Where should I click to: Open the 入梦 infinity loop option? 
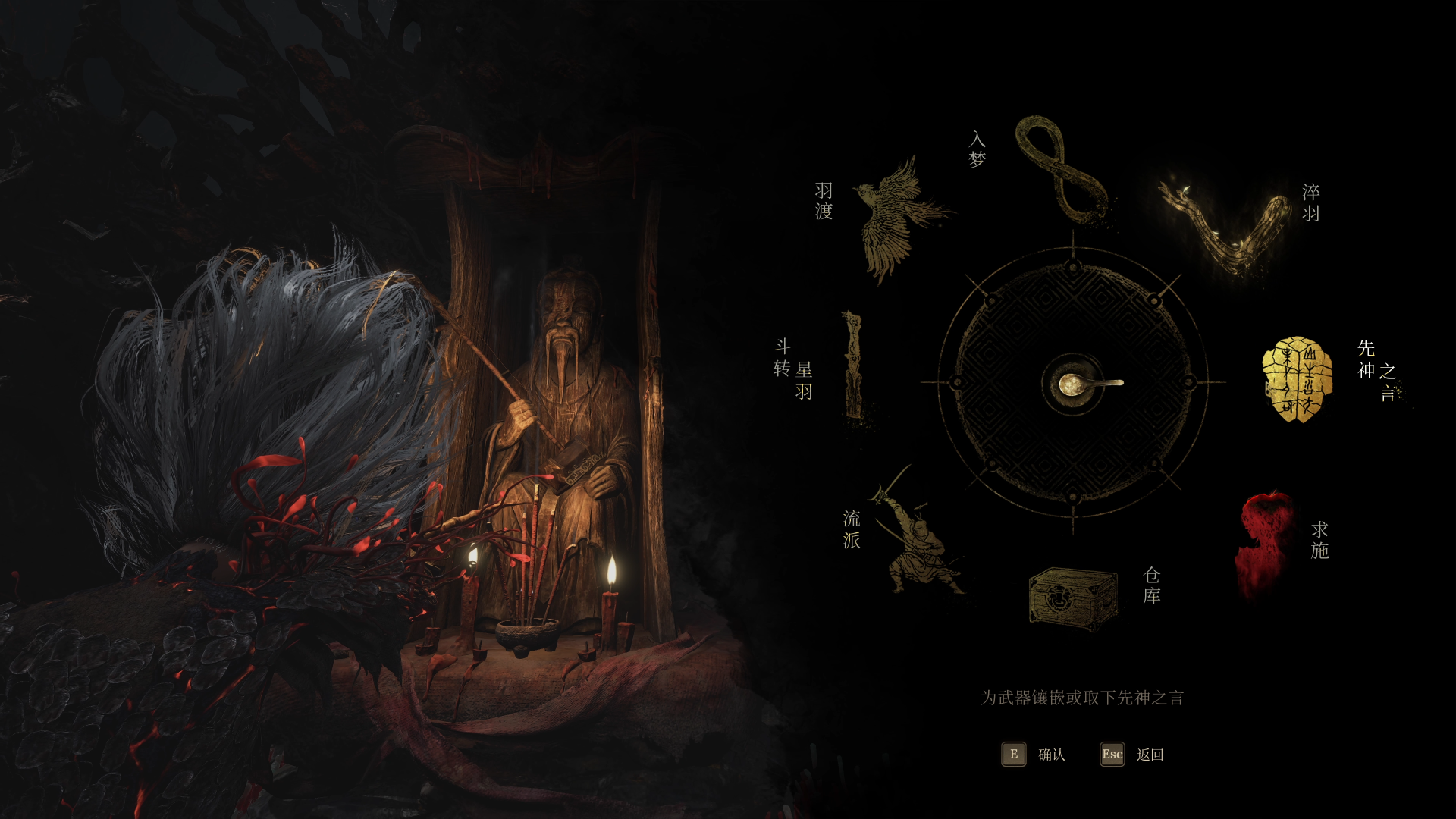(x=1062, y=169)
